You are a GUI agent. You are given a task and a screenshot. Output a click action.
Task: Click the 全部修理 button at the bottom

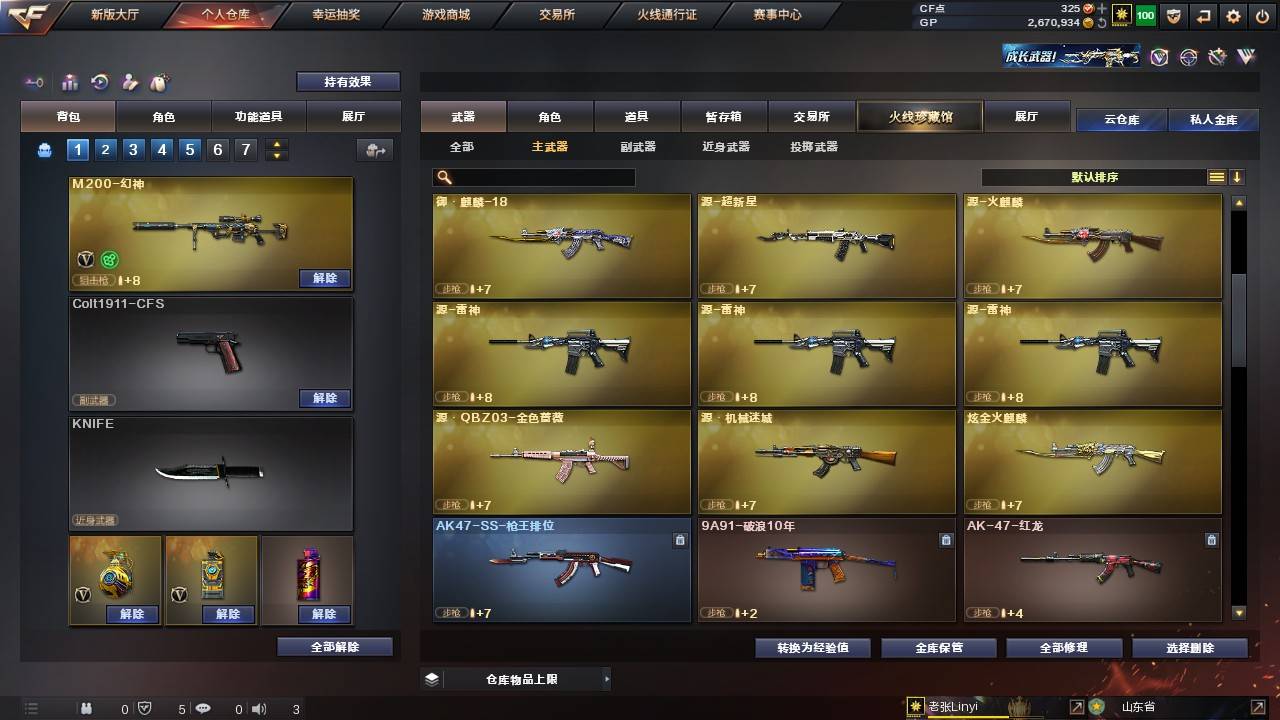(1063, 647)
